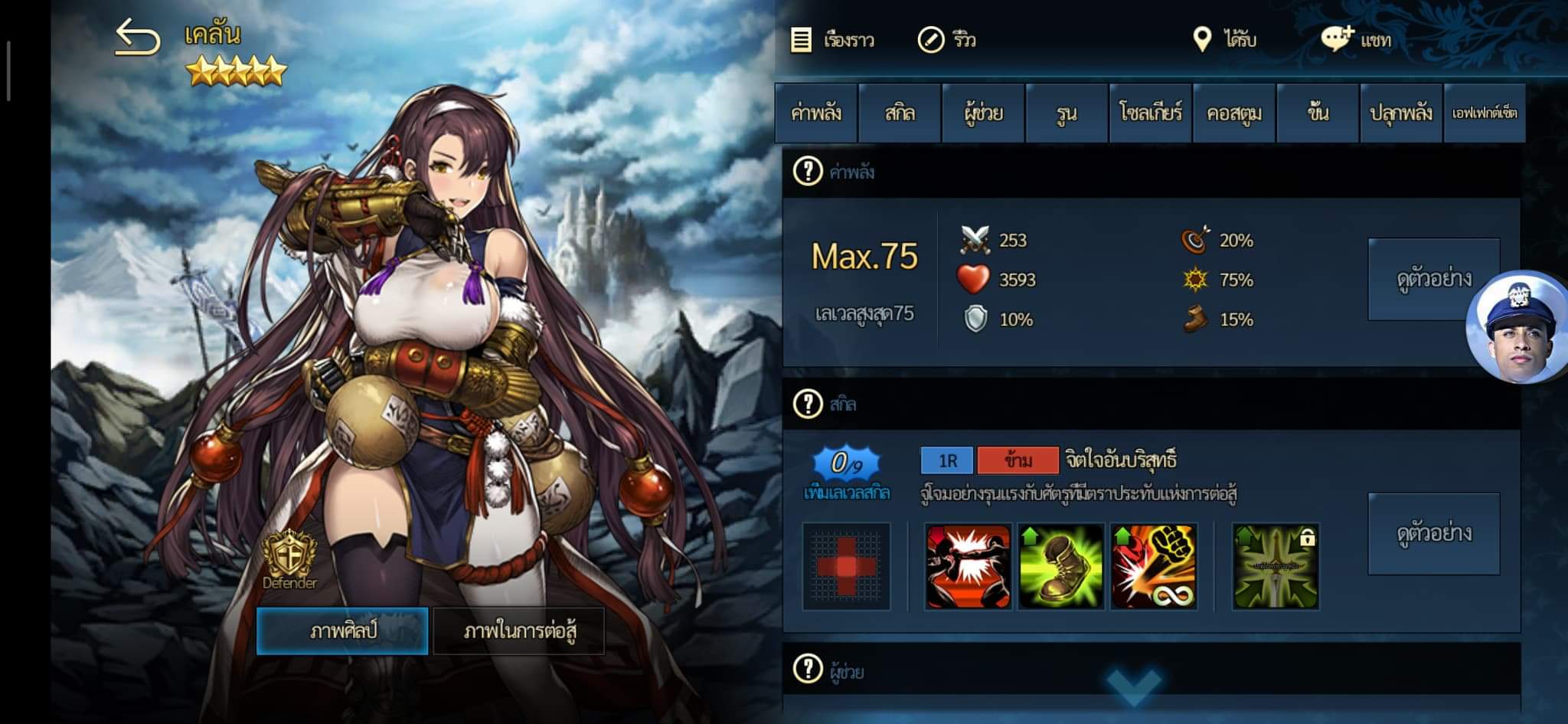
Task: Select the green boot skill icon
Action: [1061, 567]
